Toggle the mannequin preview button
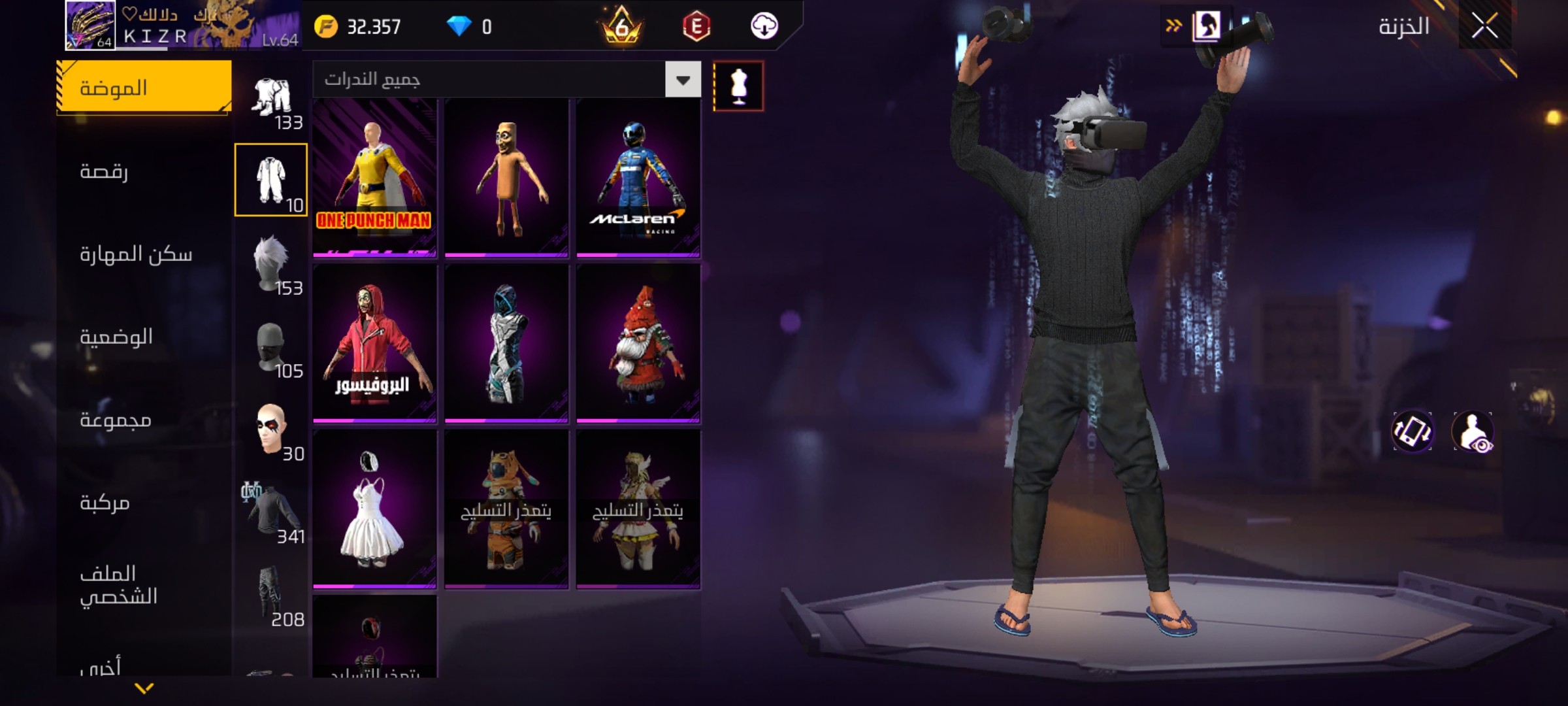Screen dimensions: 1568x706 738,86
